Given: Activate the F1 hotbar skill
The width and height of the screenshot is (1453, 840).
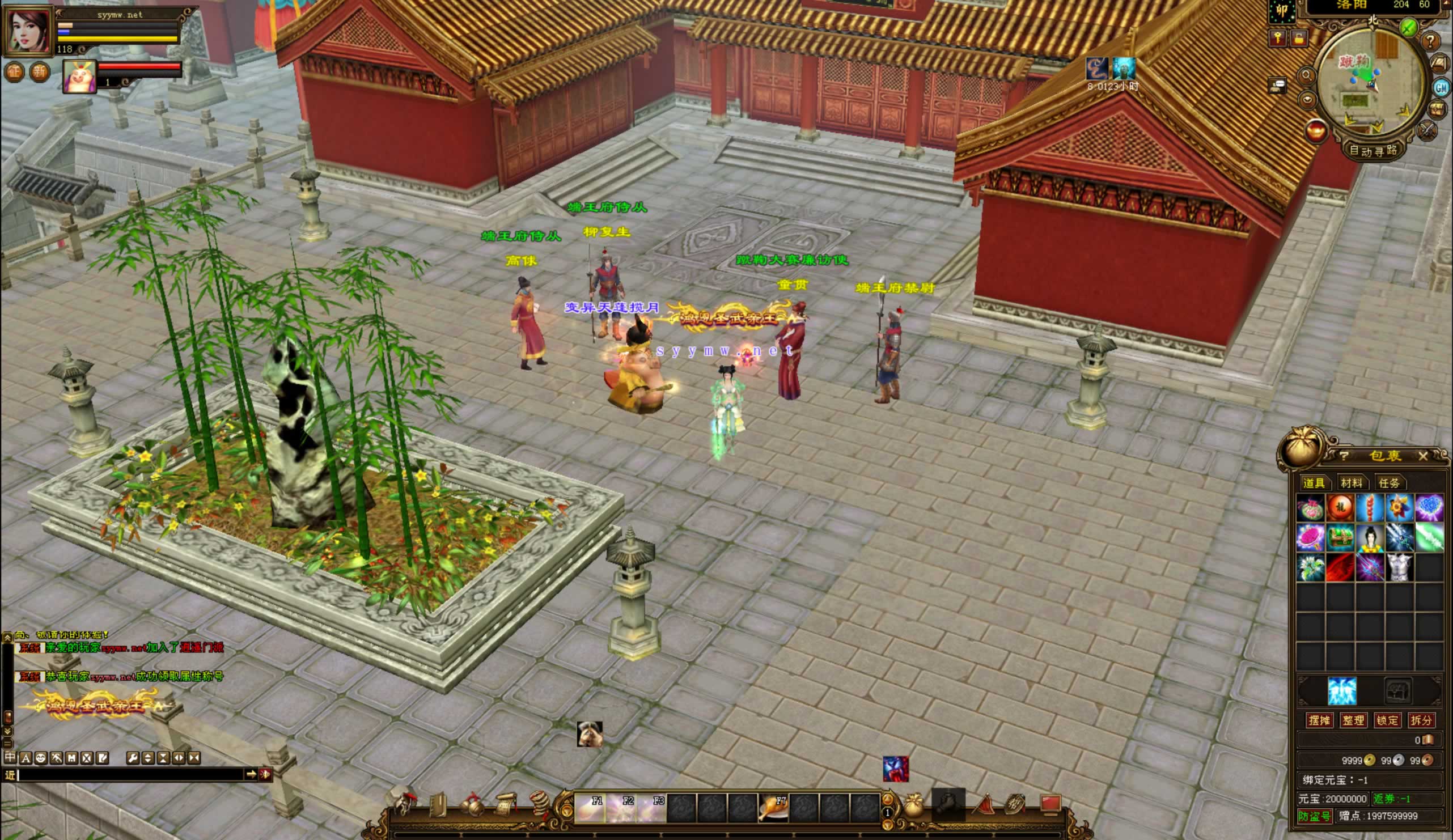Looking at the screenshot, I should tap(590, 808).
